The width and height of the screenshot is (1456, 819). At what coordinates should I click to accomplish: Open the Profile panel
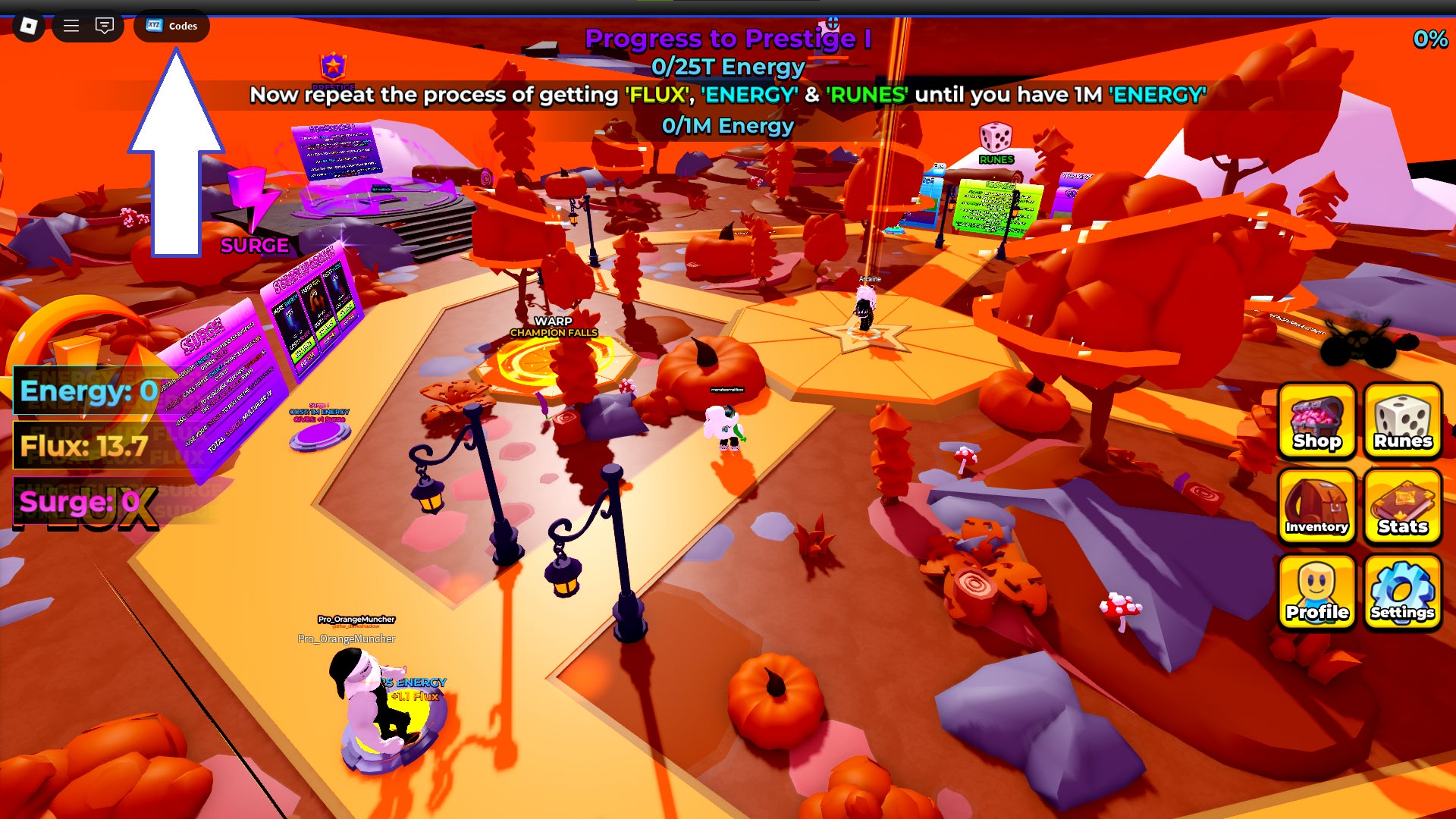point(1316,591)
